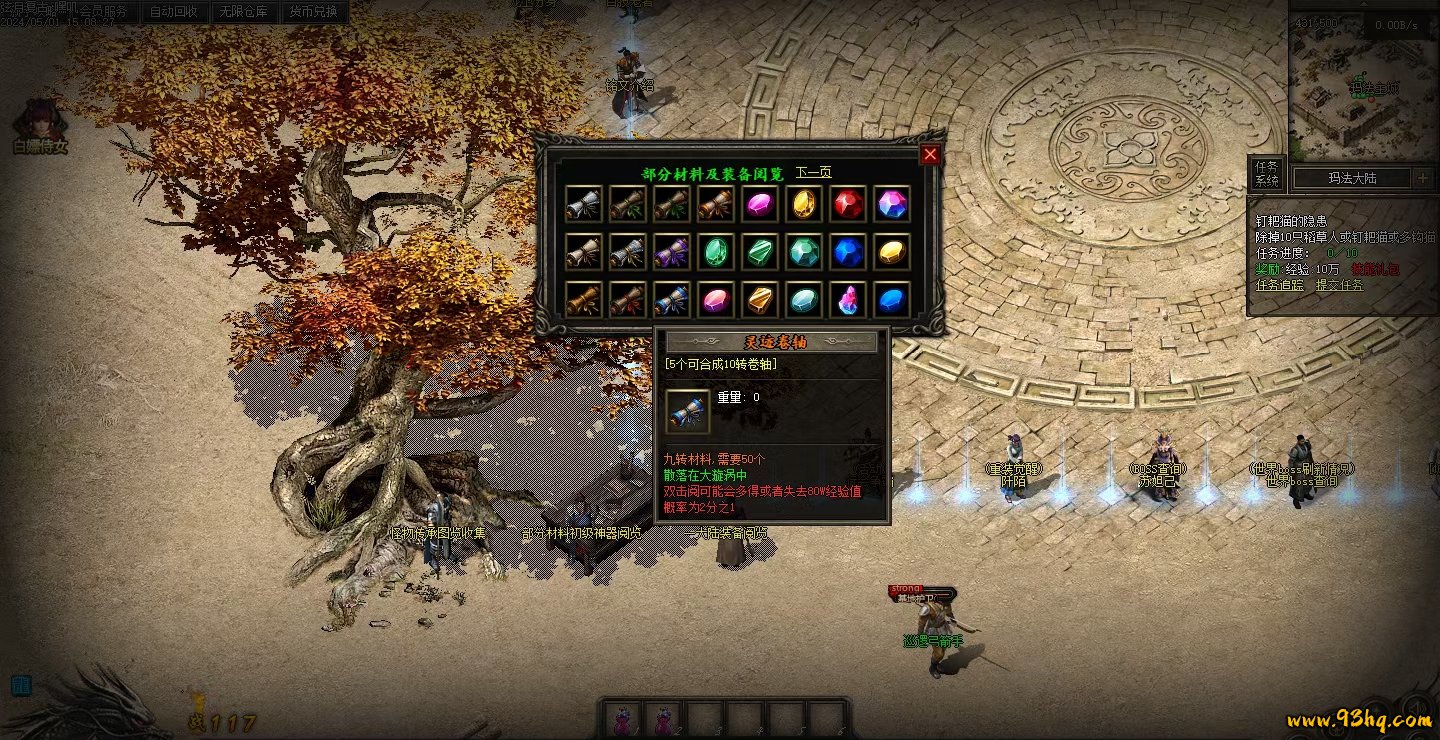Open the 会员服务 member service menu

103,12
